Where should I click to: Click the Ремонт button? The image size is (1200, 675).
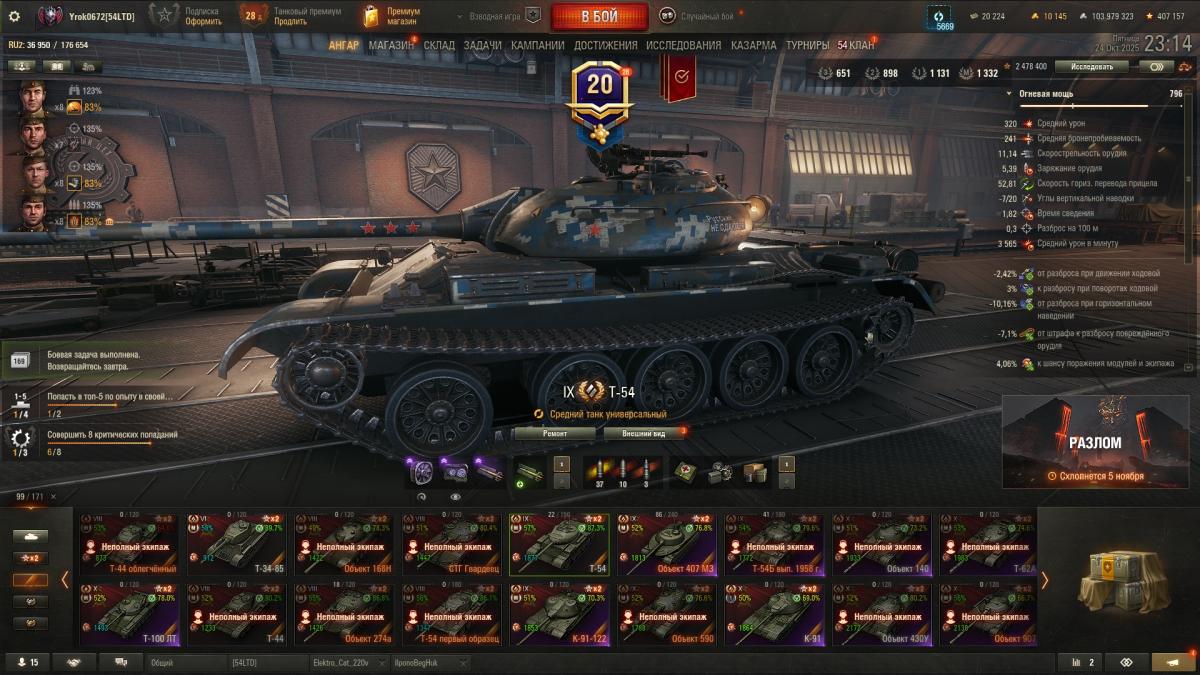pyautogui.click(x=555, y=433)
